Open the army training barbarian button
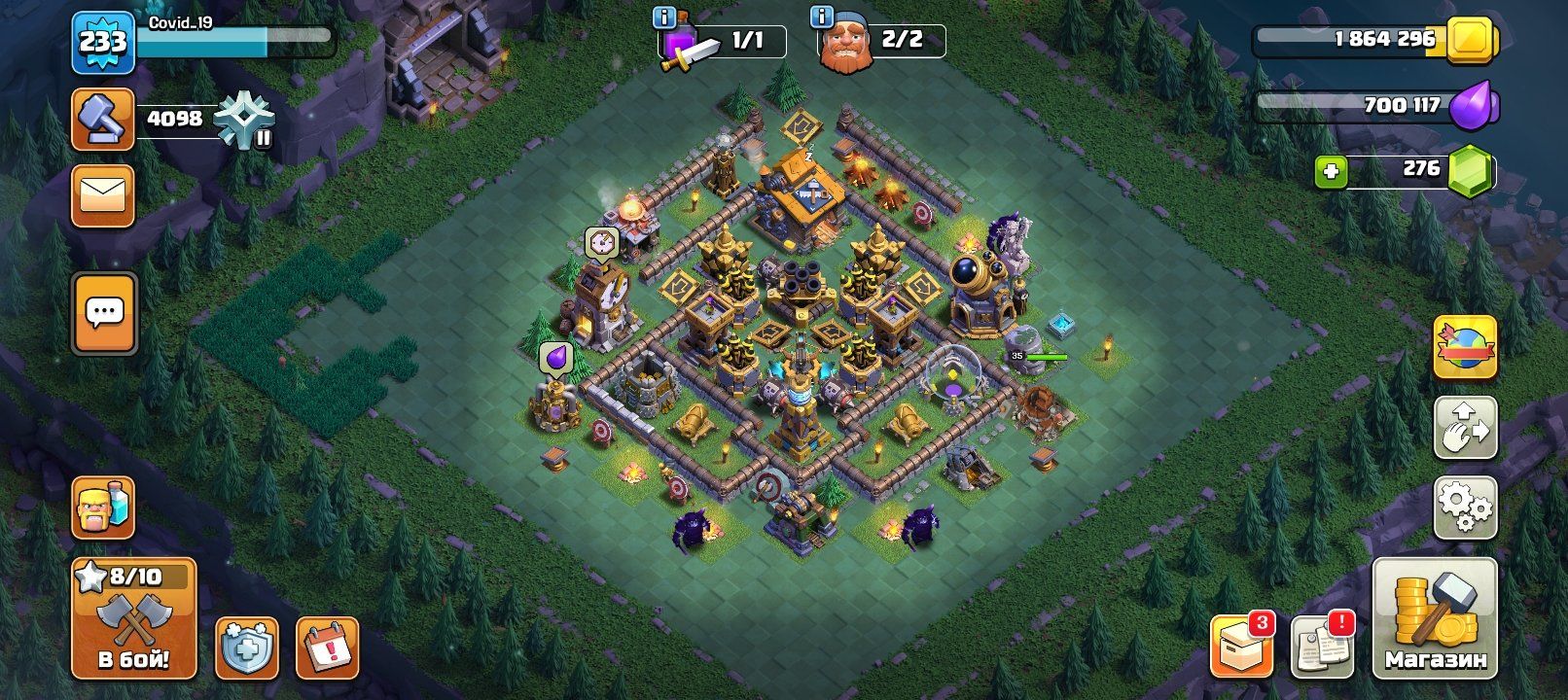This screenshot has height=700, width=1568. pyautogui.click(x=102, y=507)
